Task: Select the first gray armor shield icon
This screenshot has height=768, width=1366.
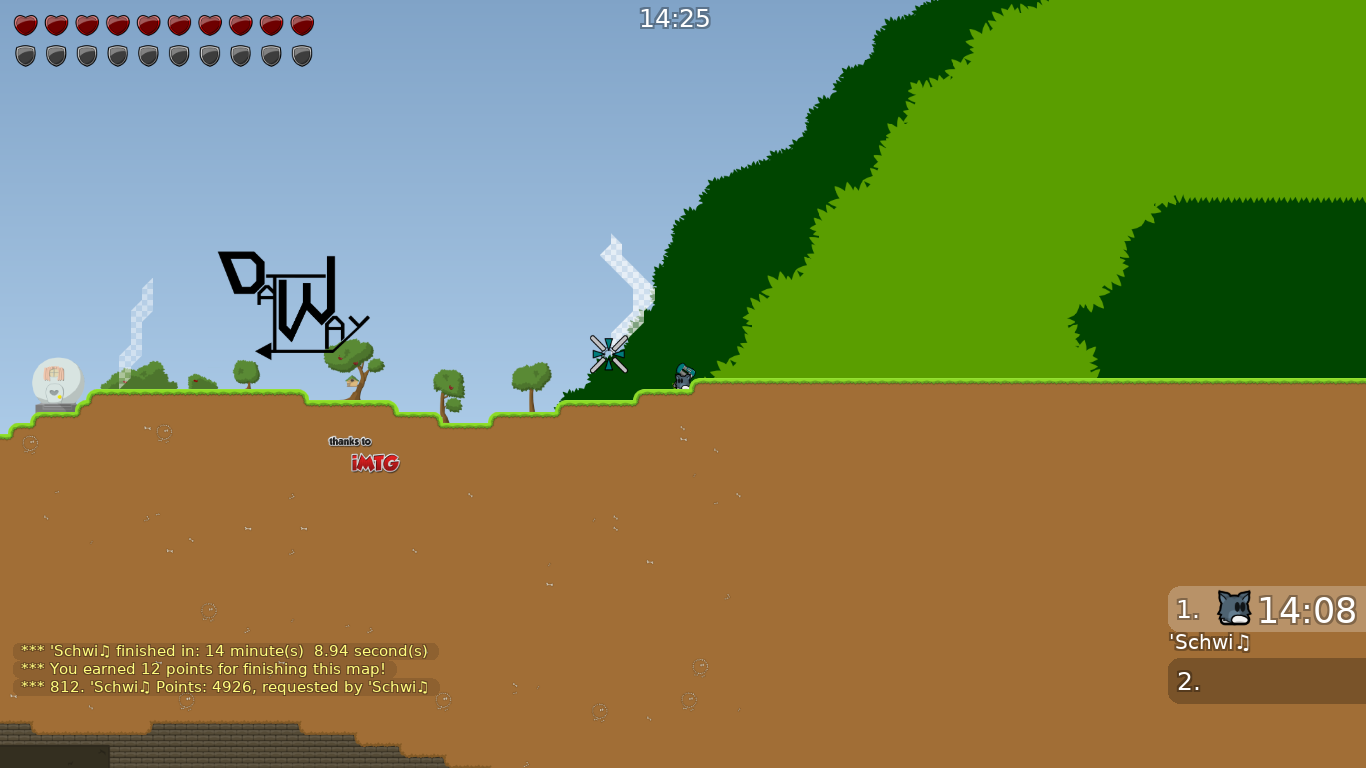Action: [25, 55]
